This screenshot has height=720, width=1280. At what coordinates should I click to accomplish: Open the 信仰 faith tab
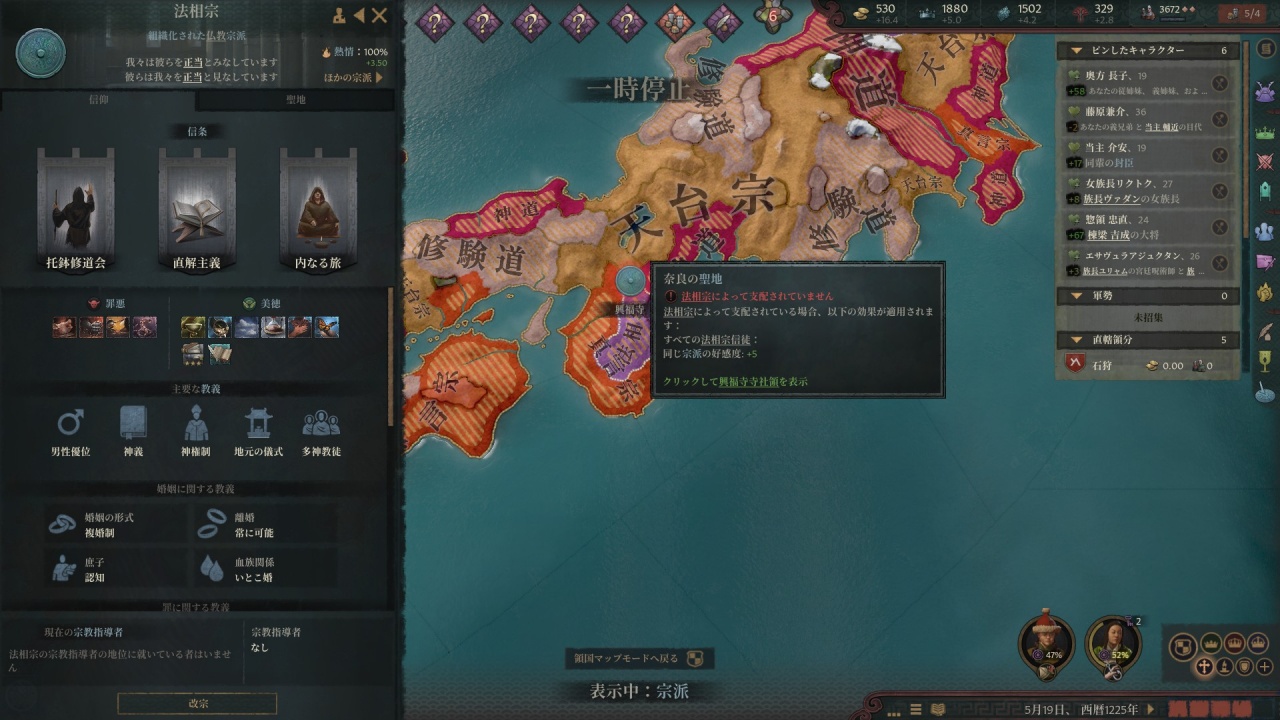point(99,100)
